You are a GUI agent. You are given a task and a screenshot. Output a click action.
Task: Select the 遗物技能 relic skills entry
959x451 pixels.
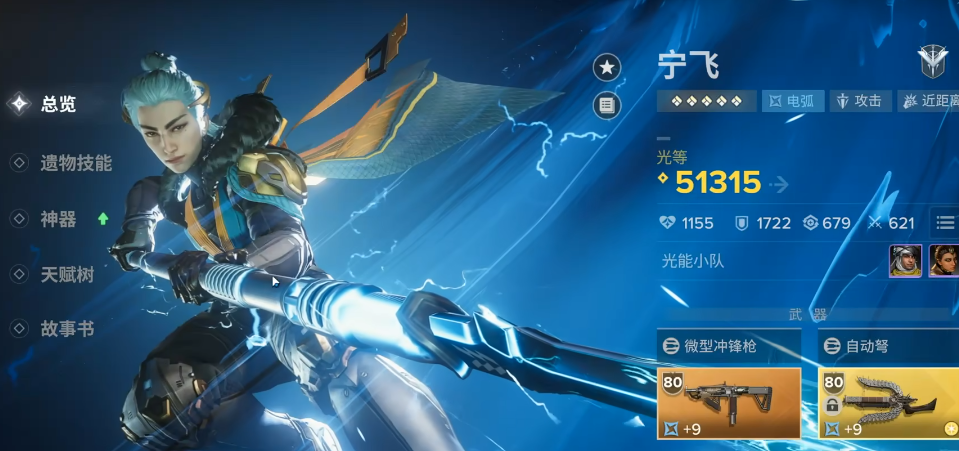click(75, 163)
